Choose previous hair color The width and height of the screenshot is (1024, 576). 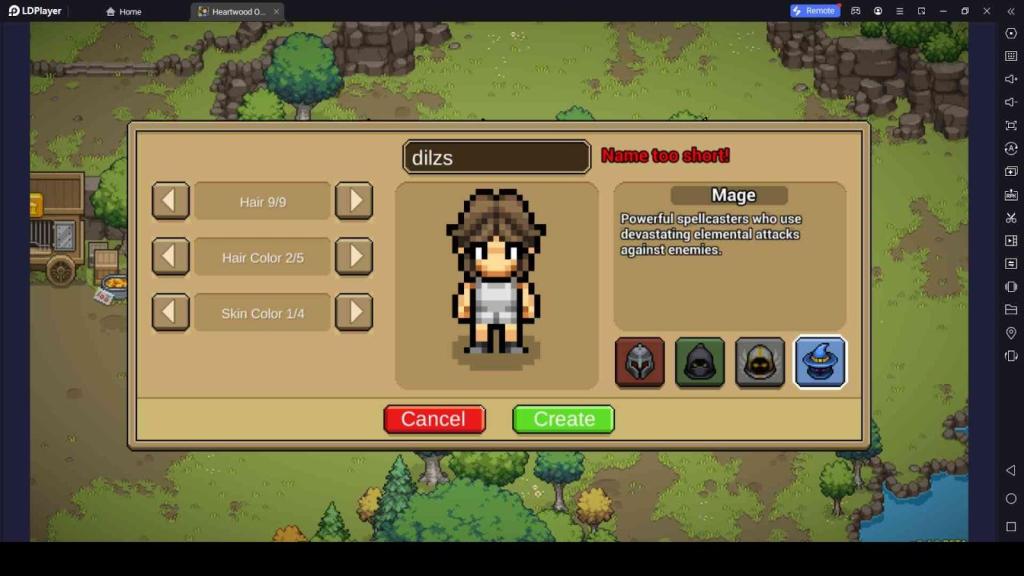[x=170, y=257]
